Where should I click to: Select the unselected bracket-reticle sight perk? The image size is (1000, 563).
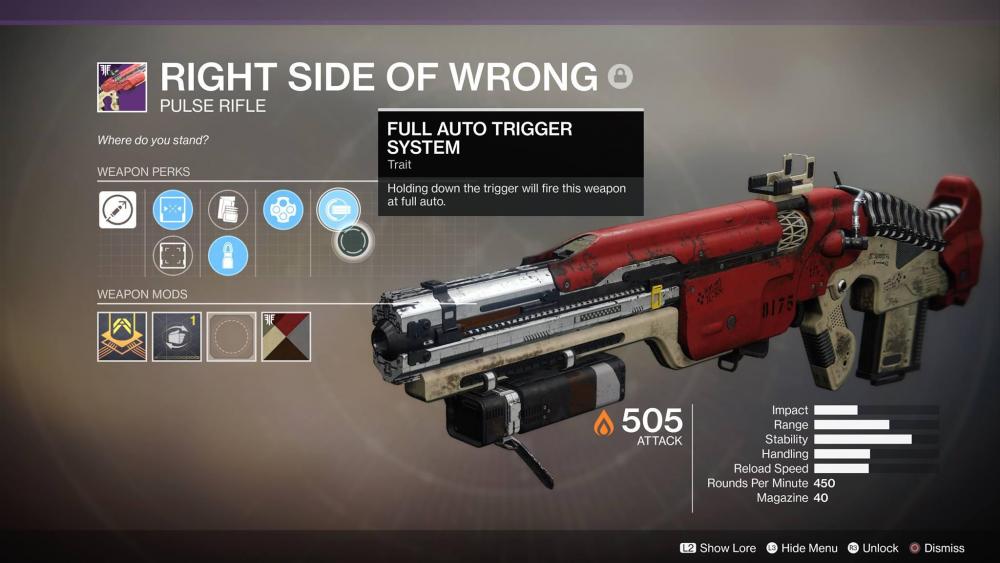(172, 255)
